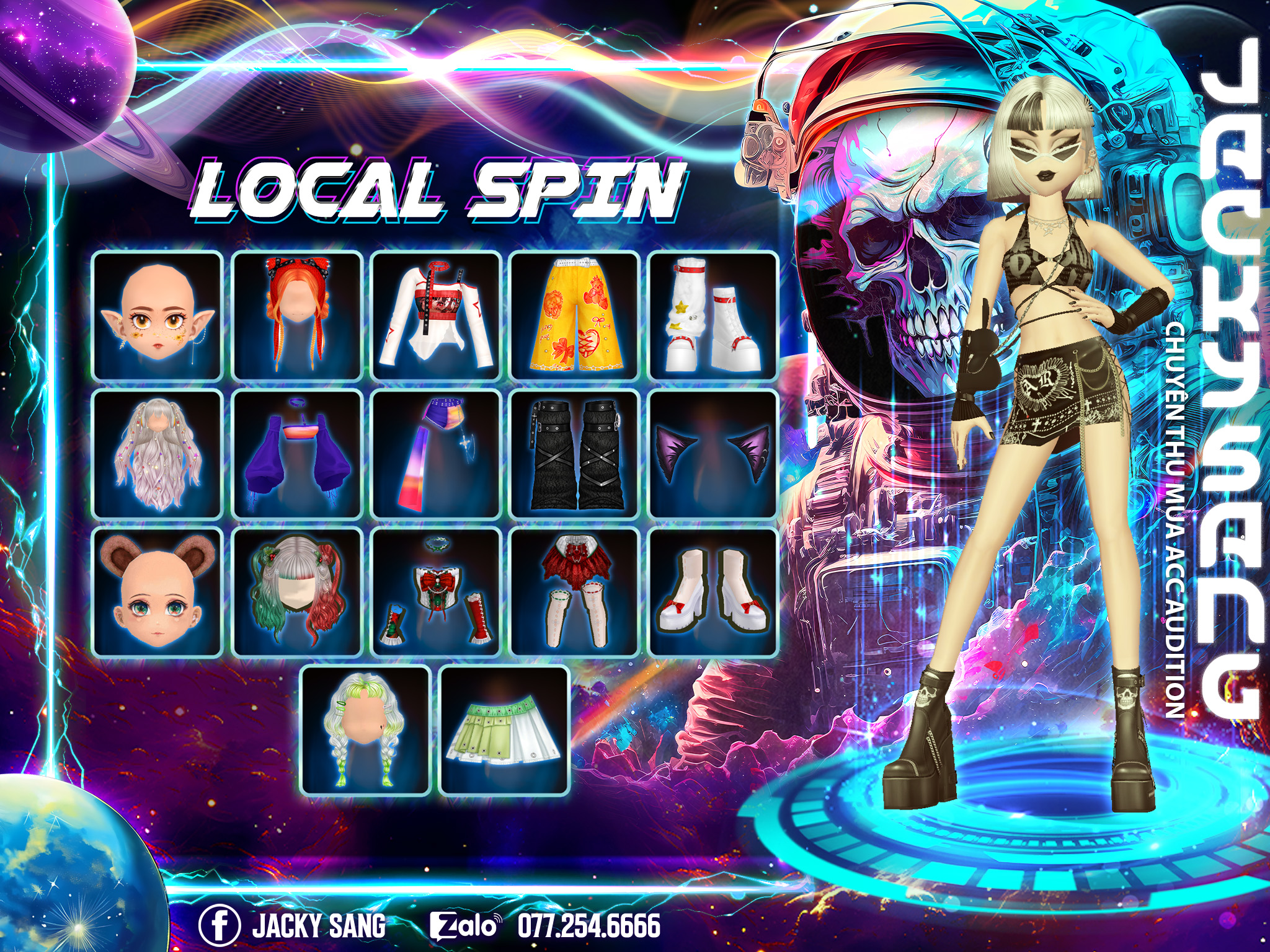Click the Zalo contact number

(x=588, y=925)
